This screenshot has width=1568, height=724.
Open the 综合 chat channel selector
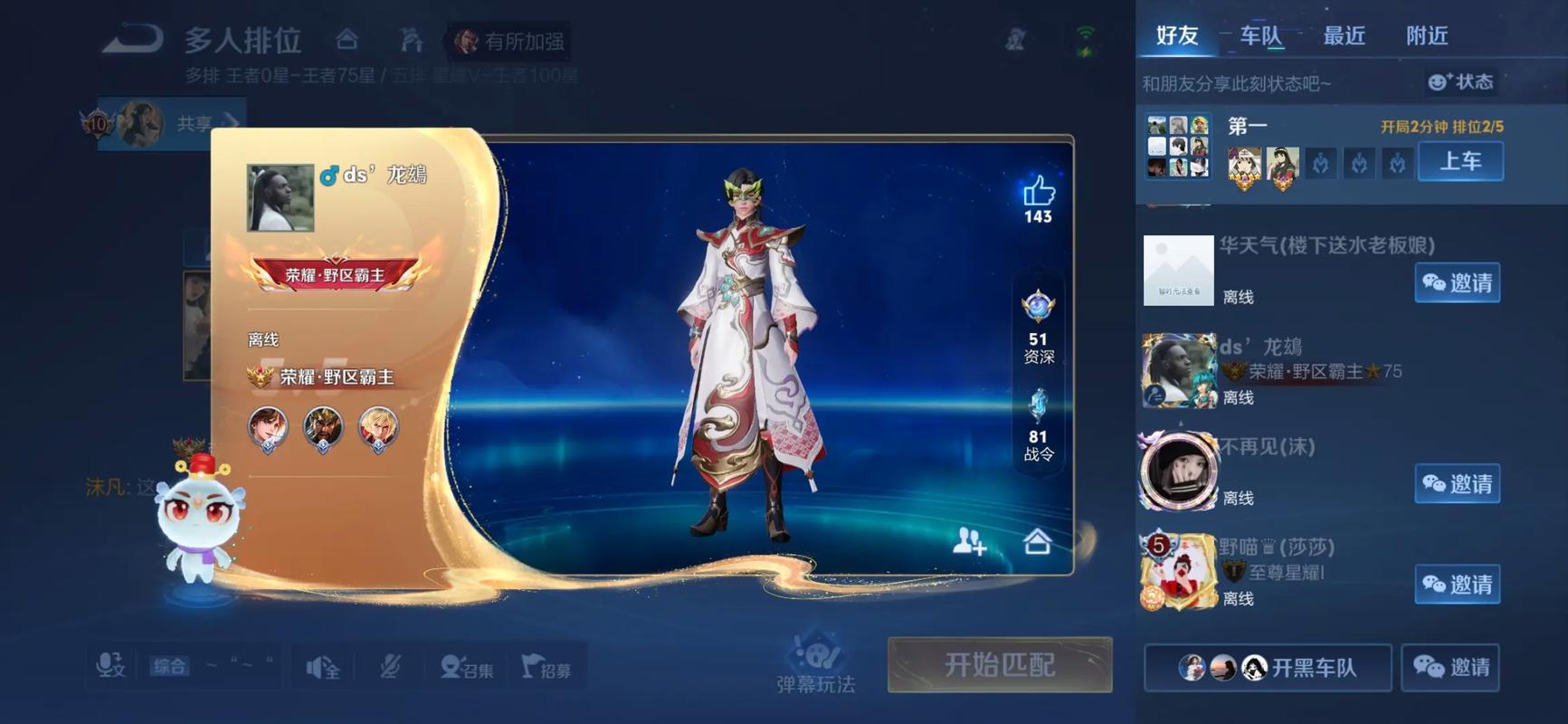pyautogui.click(x=168, y=665)
